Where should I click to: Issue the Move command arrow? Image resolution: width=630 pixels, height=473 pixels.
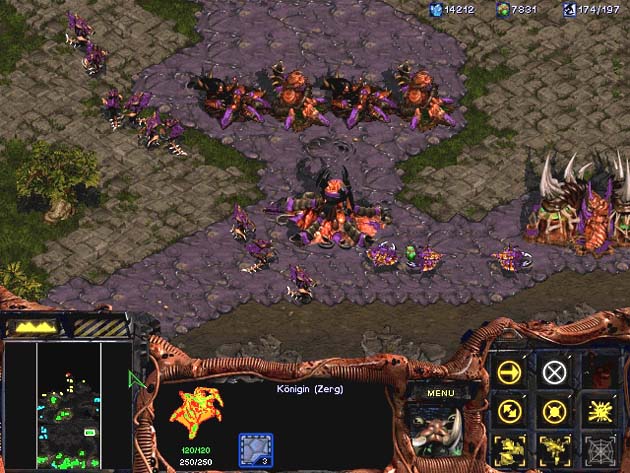pyautogui.click(x=509, y=372)
